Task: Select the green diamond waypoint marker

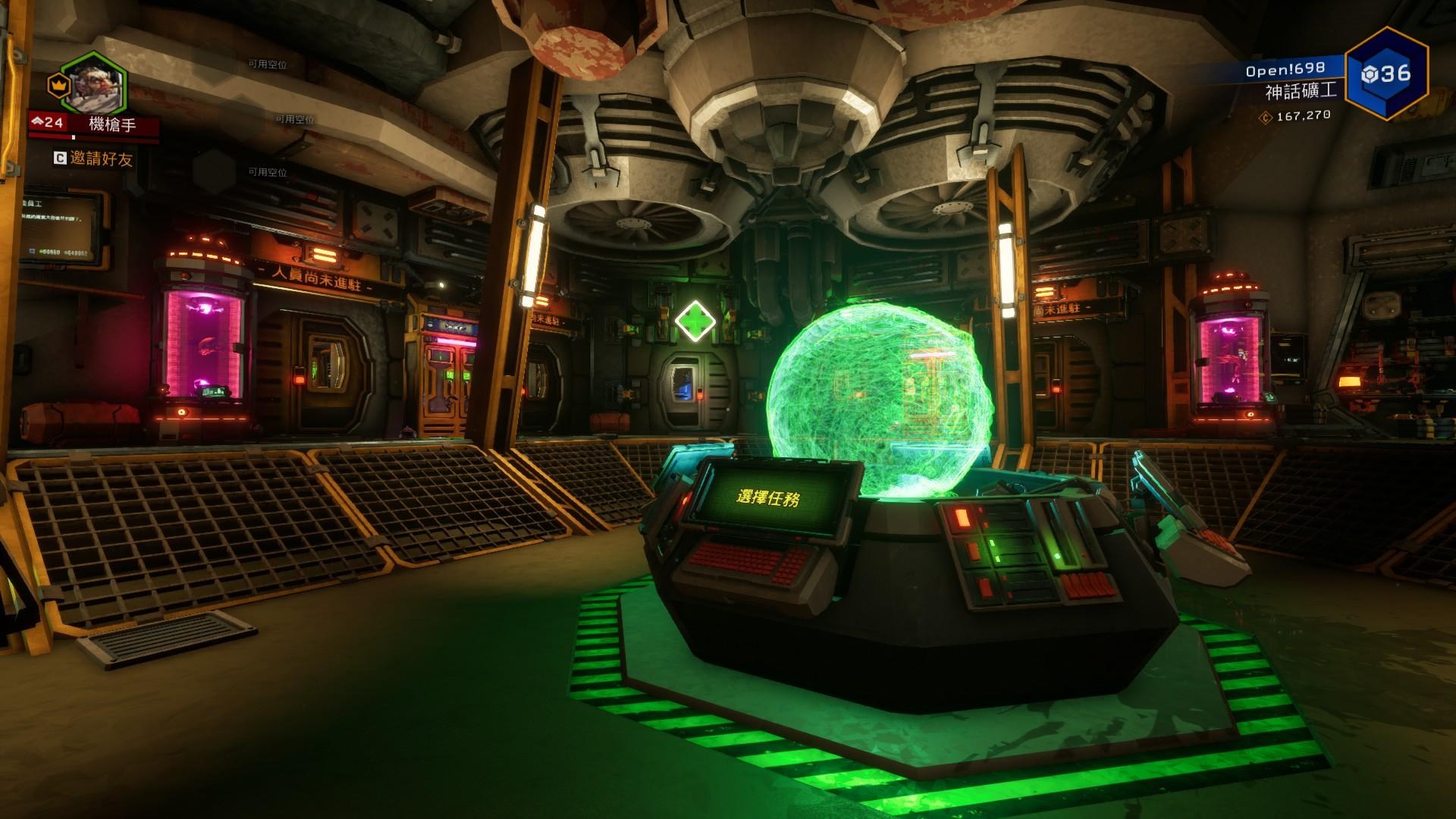Action: (x=695, y=321)
